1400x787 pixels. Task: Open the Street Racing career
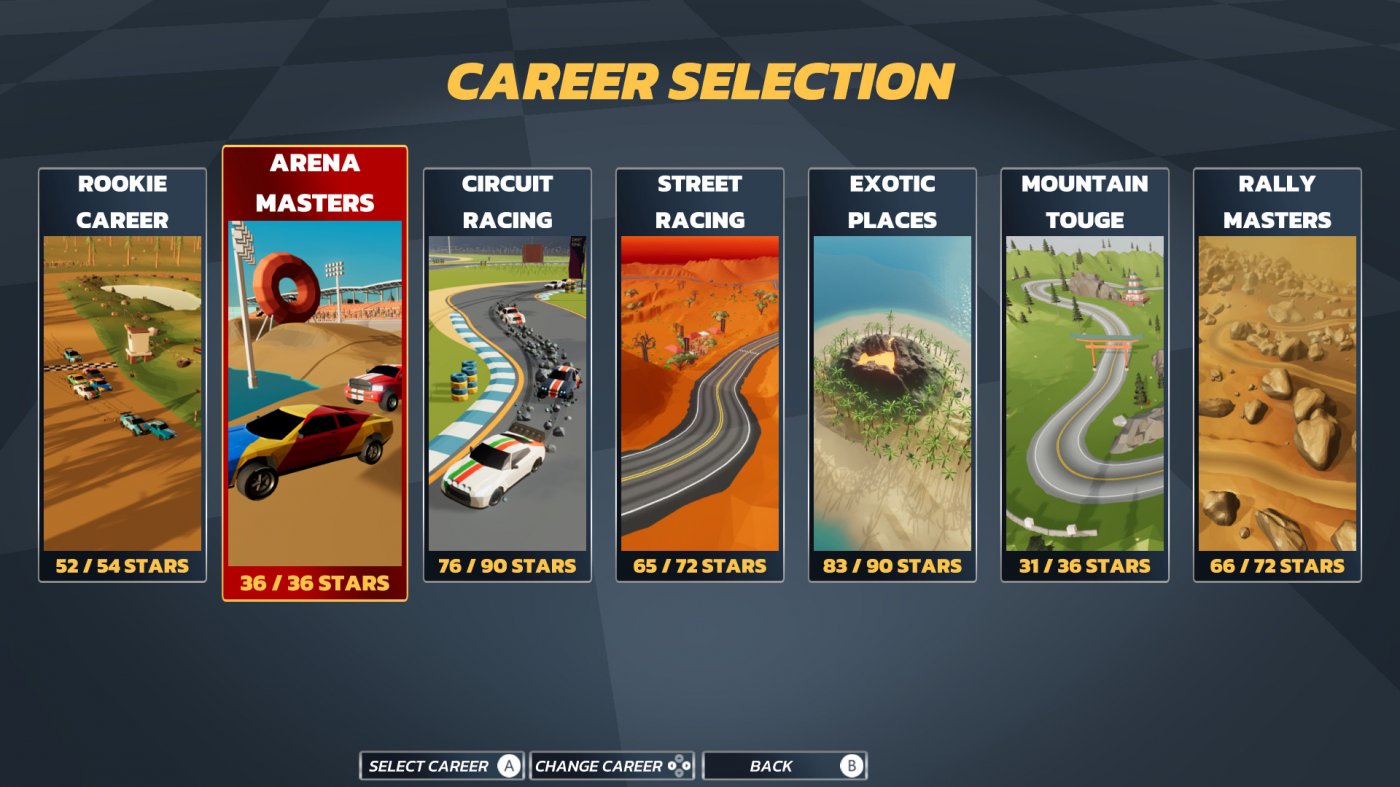(x=698, y=380)
